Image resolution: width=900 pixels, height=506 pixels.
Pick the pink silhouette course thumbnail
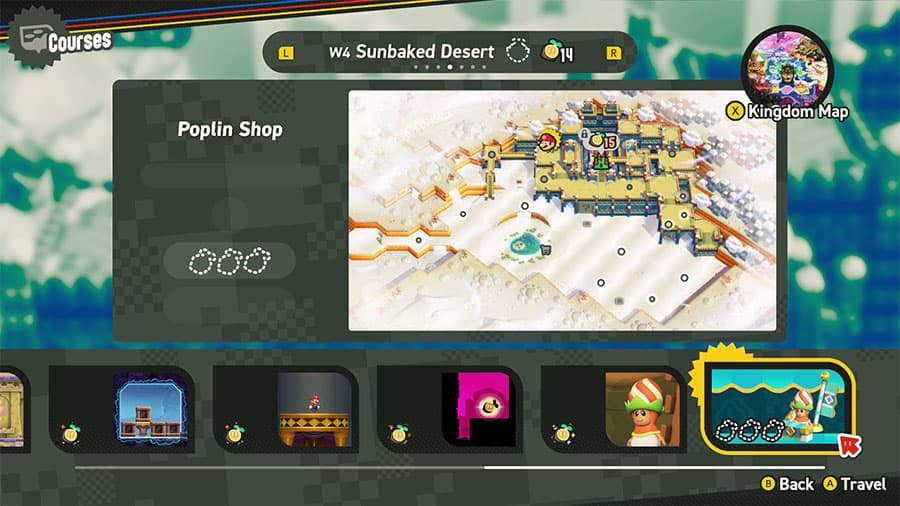[x=451, y=408]
